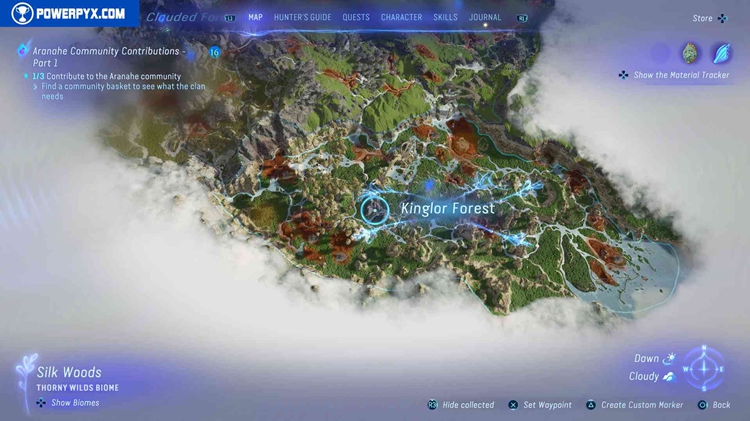Screen dimensions: 750x421
Task: Click the blue feather material icon
Action: pos(720,53)
